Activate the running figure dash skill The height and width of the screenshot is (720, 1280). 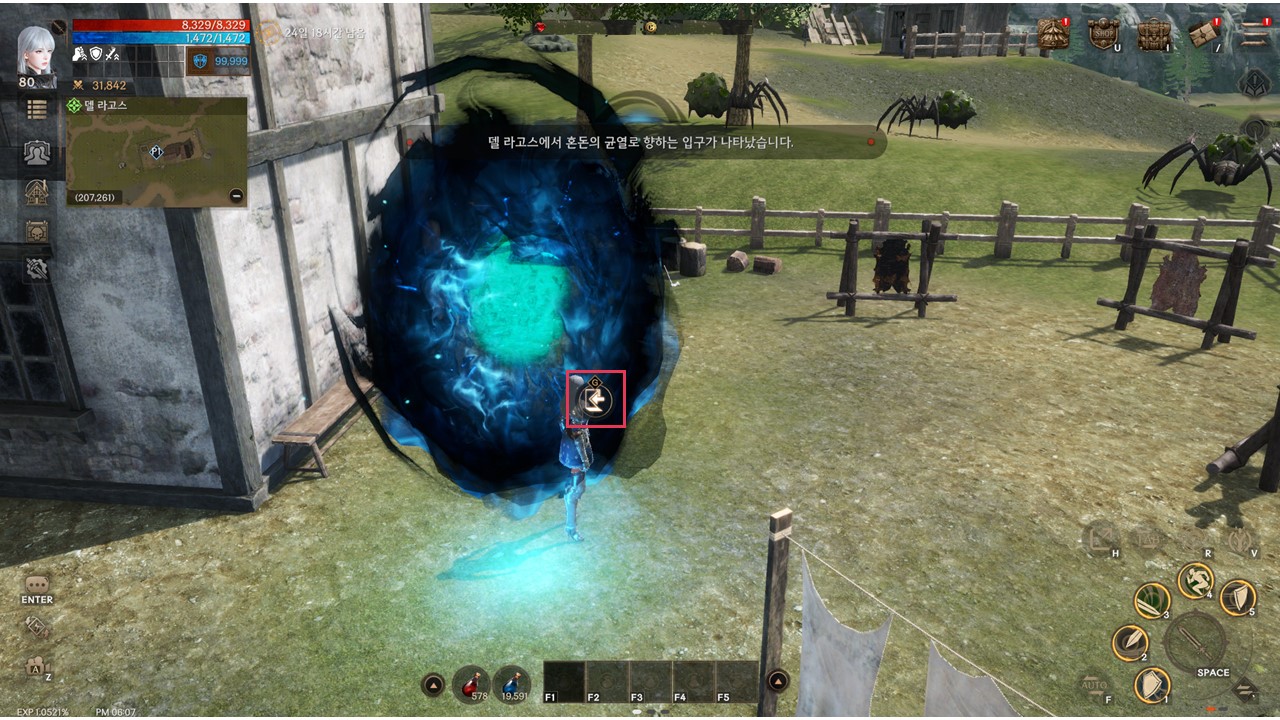click(1194, 580)
